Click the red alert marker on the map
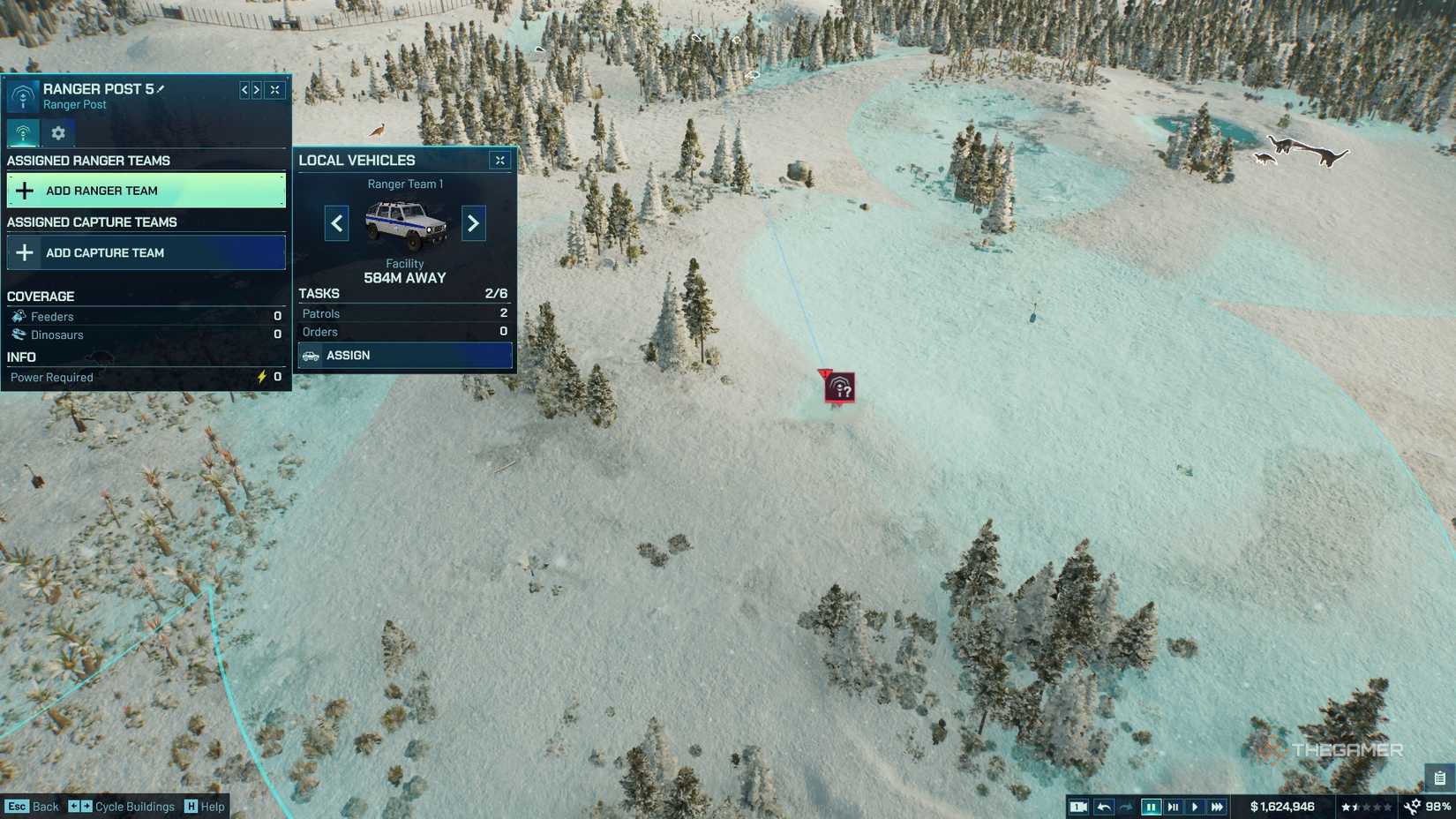The image size is (1456, 819). tap(839, 387)
